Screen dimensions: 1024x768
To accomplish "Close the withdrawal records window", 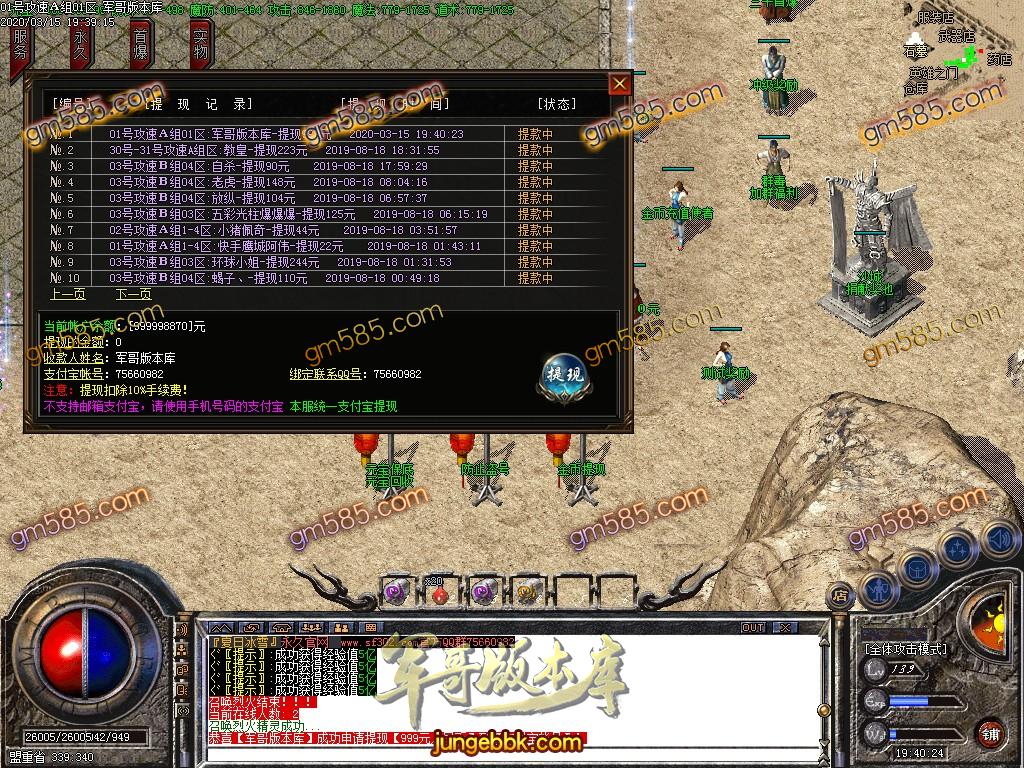I will (620, 83).
